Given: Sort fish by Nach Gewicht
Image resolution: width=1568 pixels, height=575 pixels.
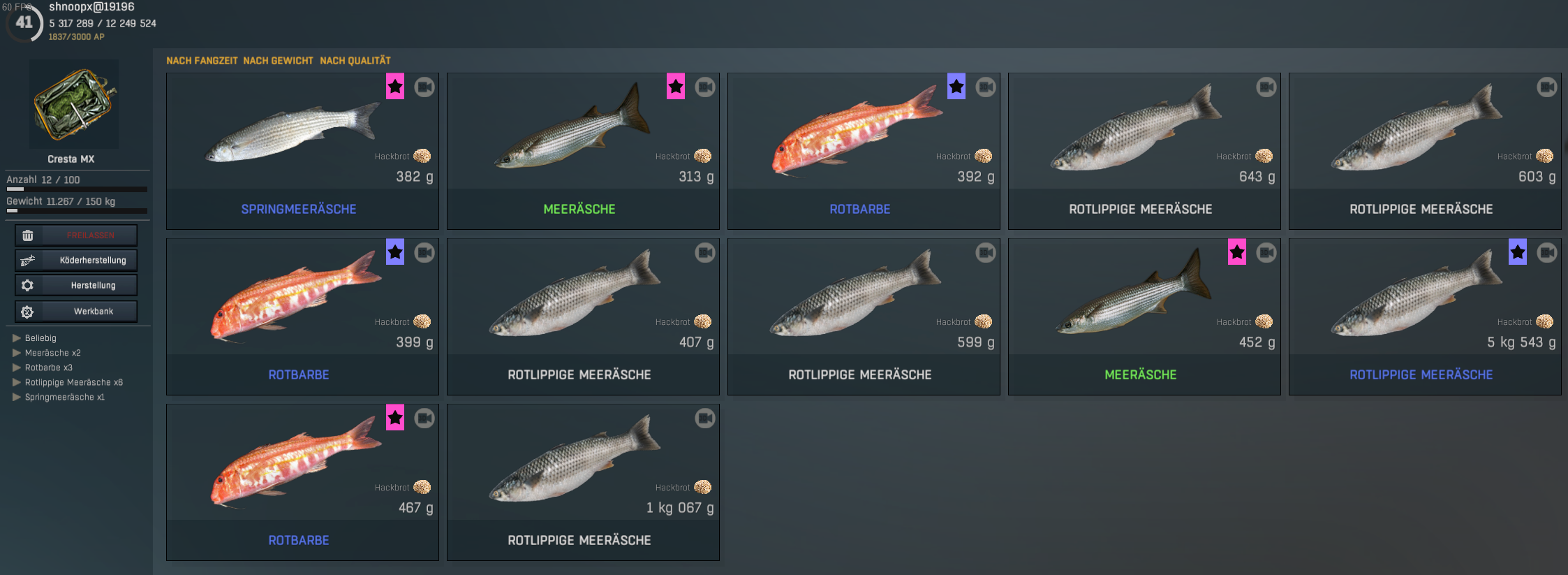Looking at the screenshot, I should click(278, 61).
